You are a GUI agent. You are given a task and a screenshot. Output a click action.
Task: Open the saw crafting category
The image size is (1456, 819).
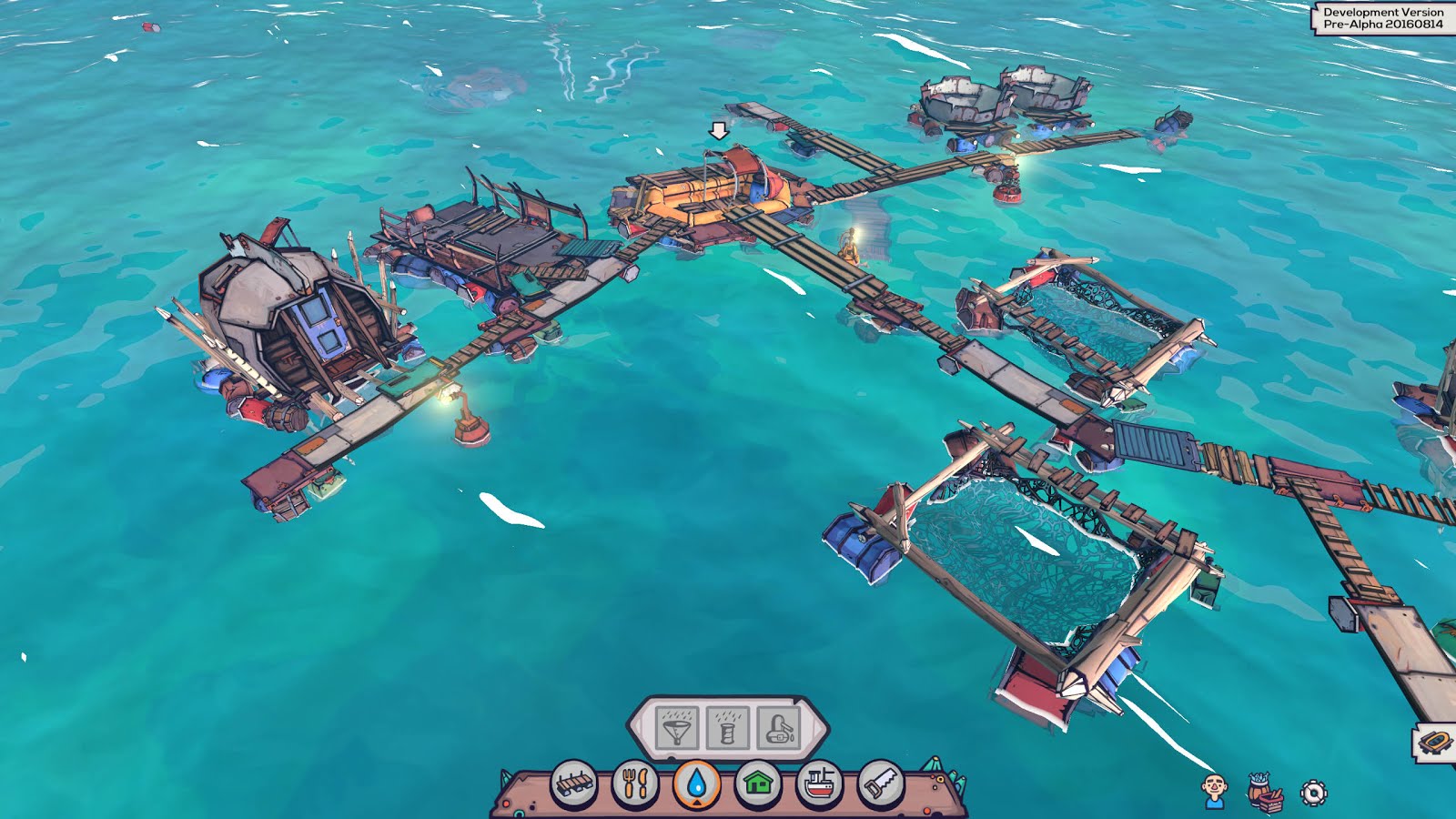pyautogui.click(x=881, y=784)
